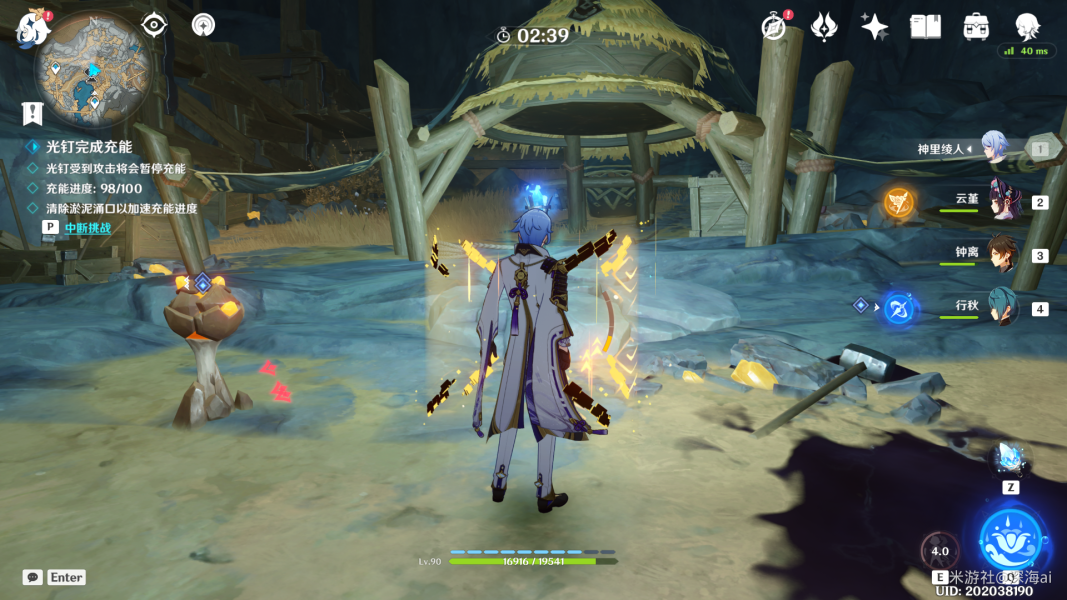The height and width of the screenshot is (600, 1067).
Task: Open the adventurer handbook book icon
Action: tap(925, 27)
